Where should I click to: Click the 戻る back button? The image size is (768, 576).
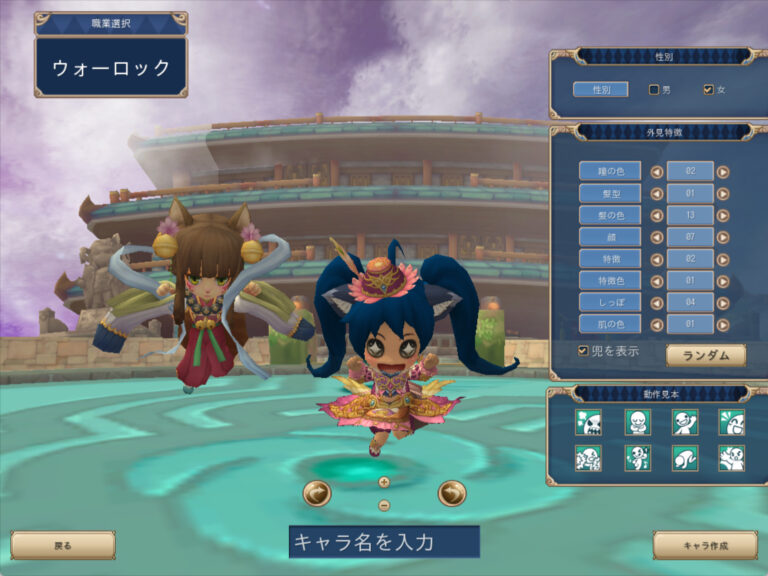click(x=63, y=545)
